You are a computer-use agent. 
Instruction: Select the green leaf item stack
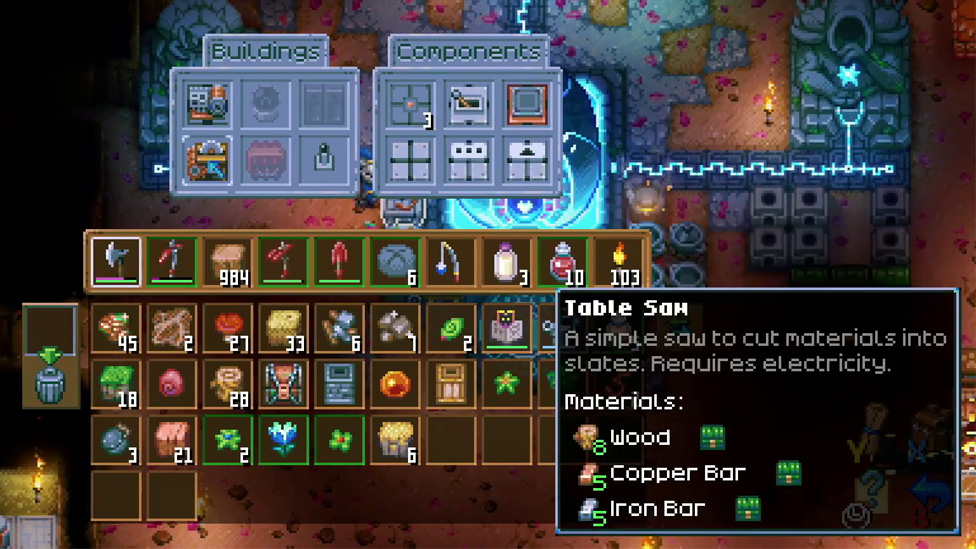451,328
